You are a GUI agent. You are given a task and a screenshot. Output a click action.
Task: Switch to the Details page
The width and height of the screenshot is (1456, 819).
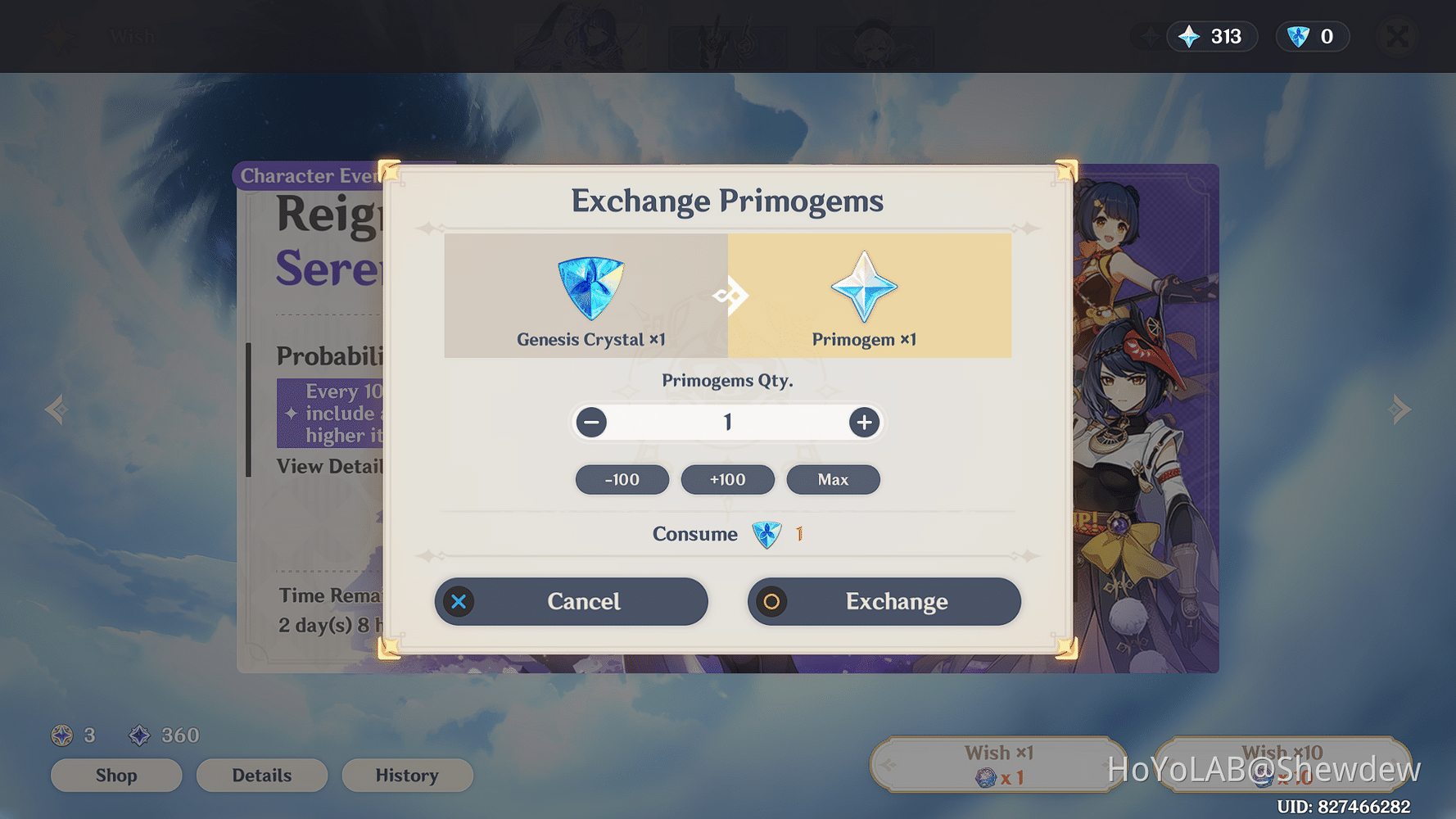point(262,775)
